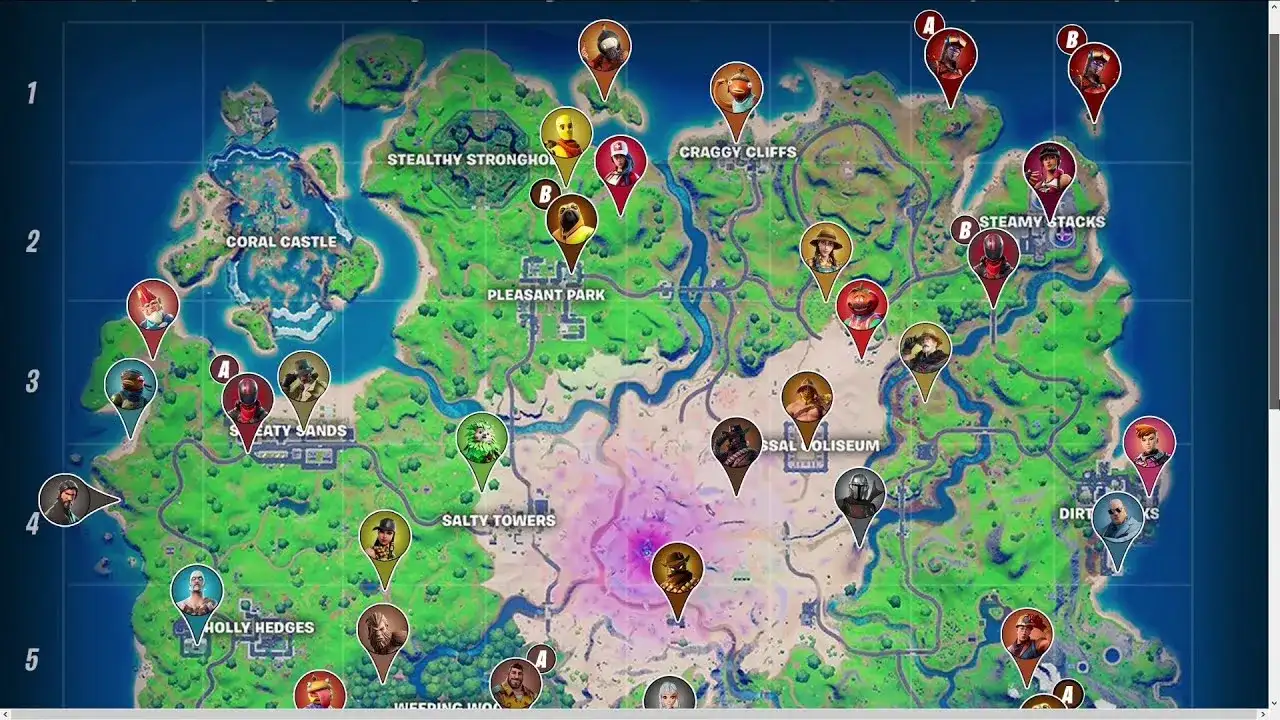Select the cowboy character marker near the Zero Point

pos(676,568)
